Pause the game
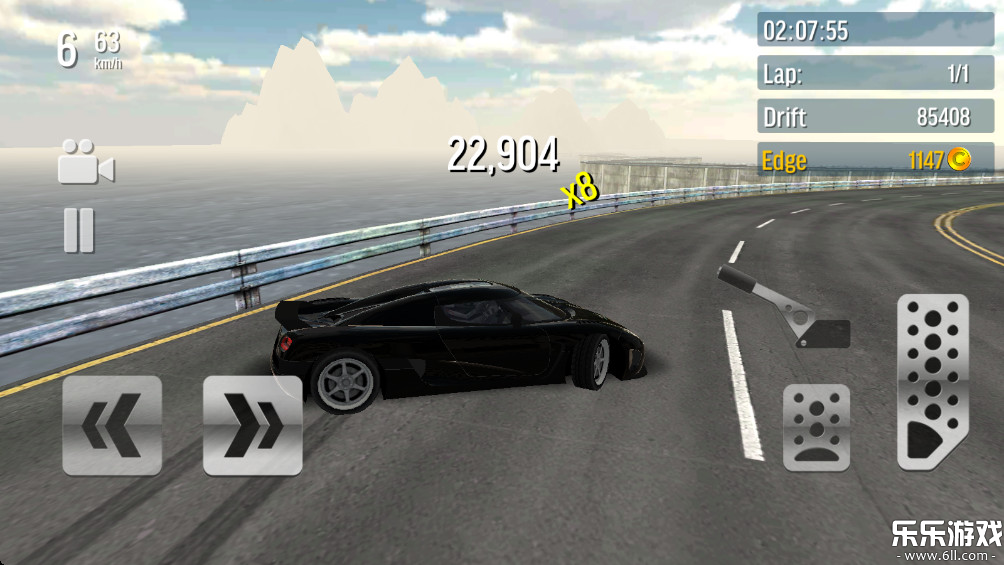This screenshot has width=1004, height=565. [79, 230]
